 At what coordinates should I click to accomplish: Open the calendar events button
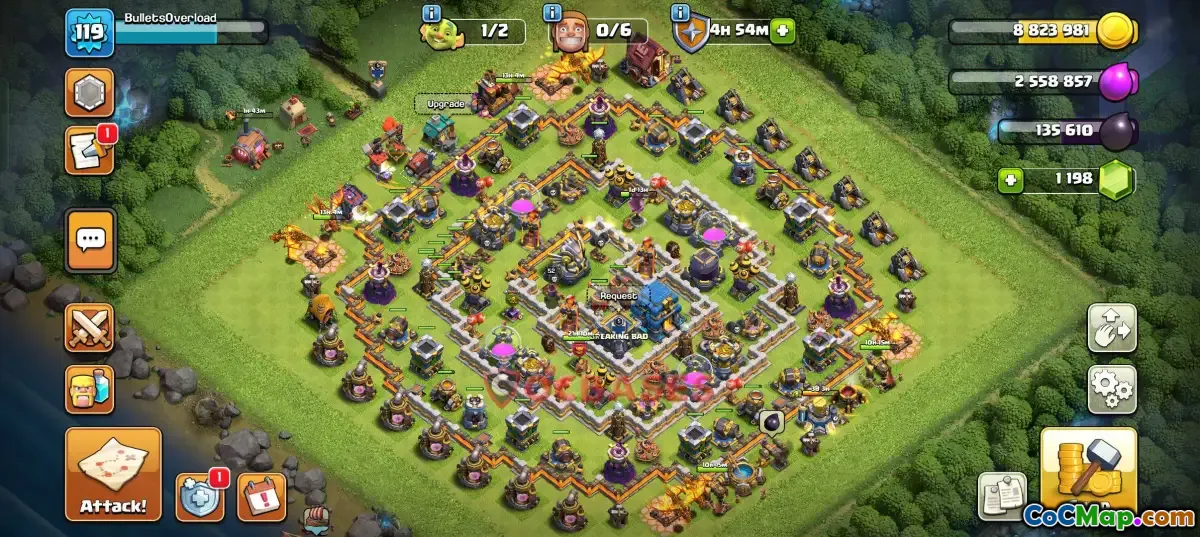point(261,497)
